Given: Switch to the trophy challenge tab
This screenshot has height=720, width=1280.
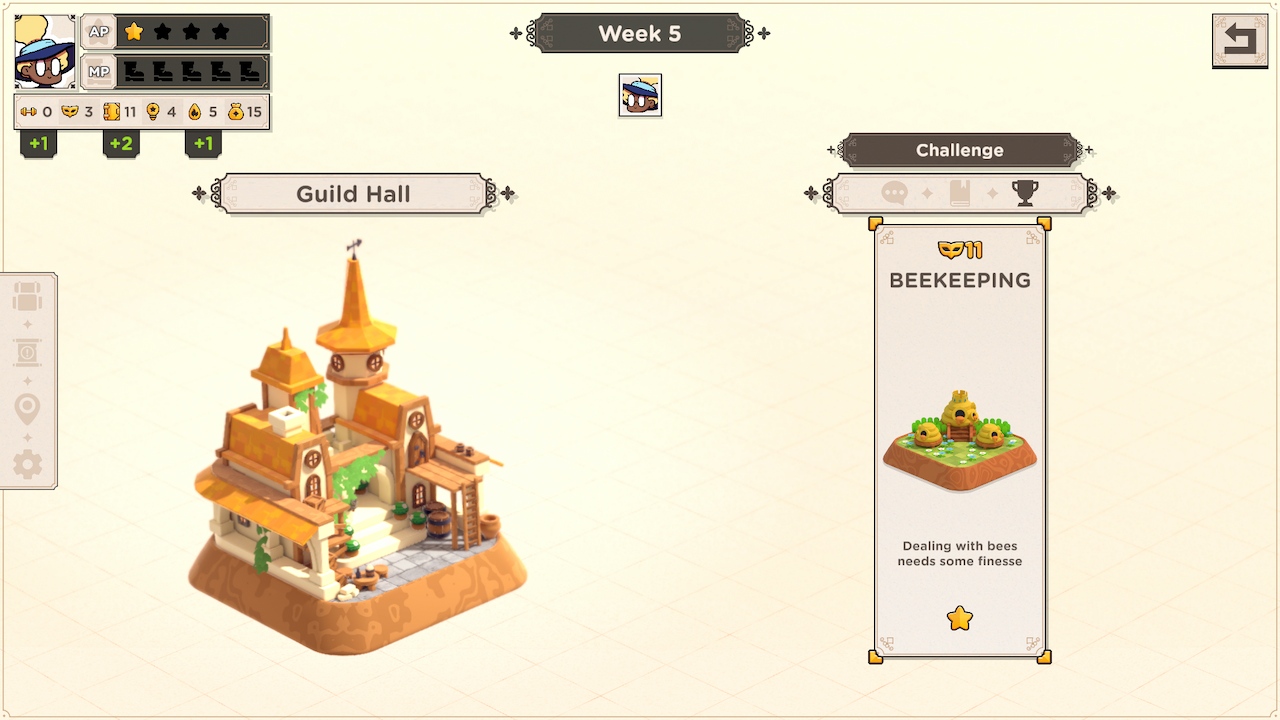Looking at the screenshot, I should point(1025,193).
